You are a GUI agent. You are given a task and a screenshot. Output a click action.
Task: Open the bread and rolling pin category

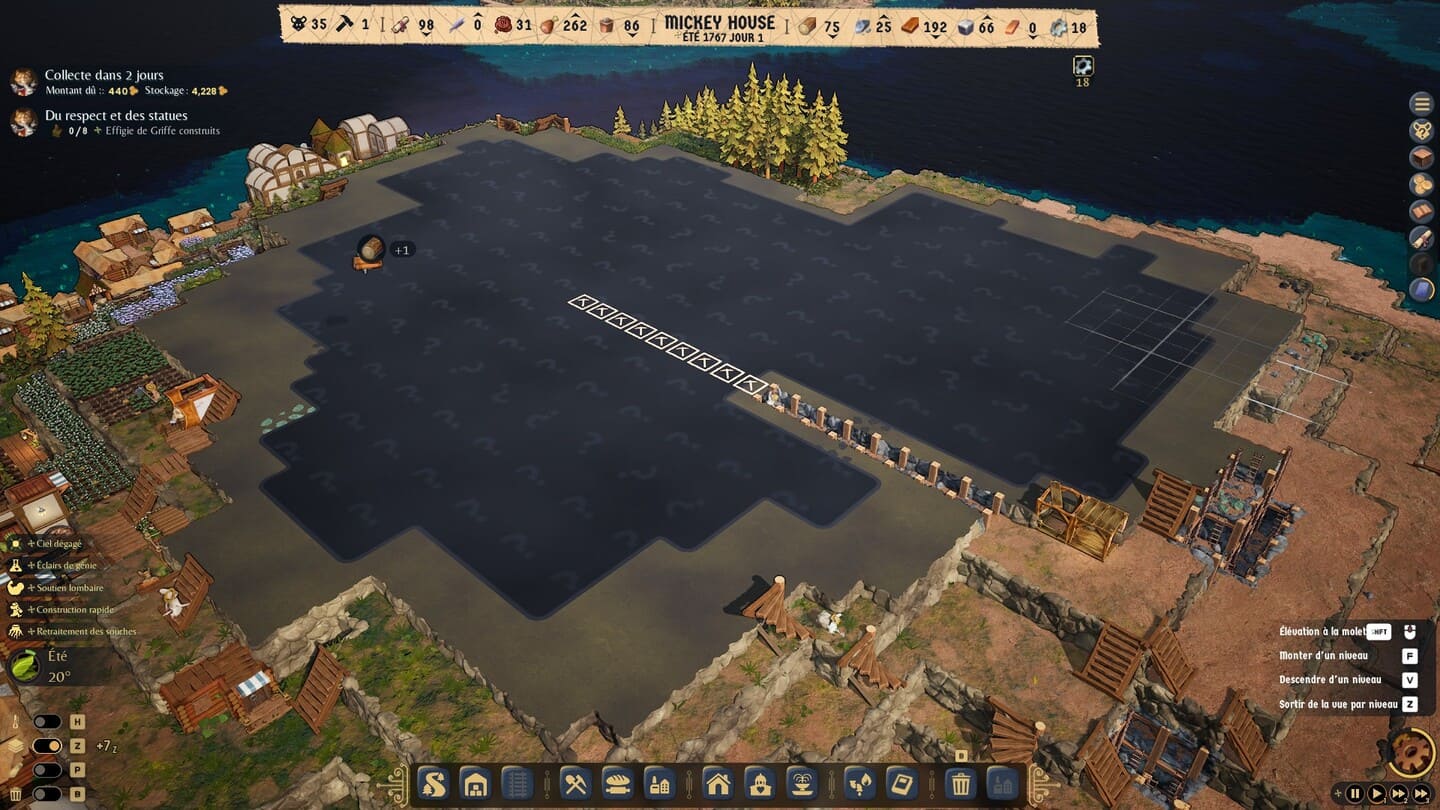tap(616, 782)
